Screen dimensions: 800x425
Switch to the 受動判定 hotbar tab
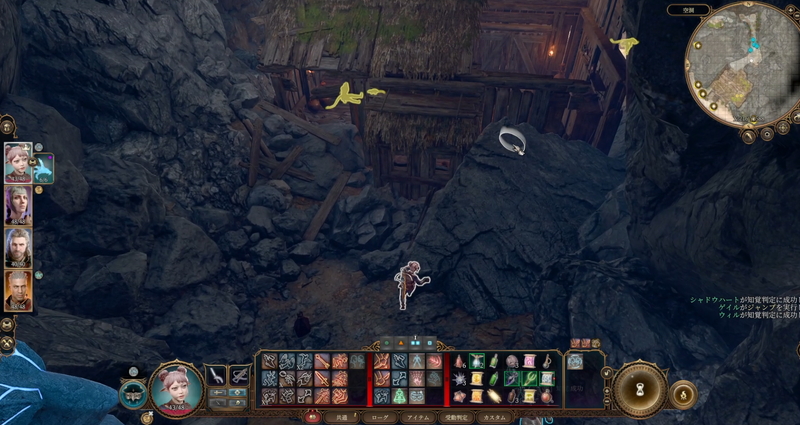coord(456,416)
